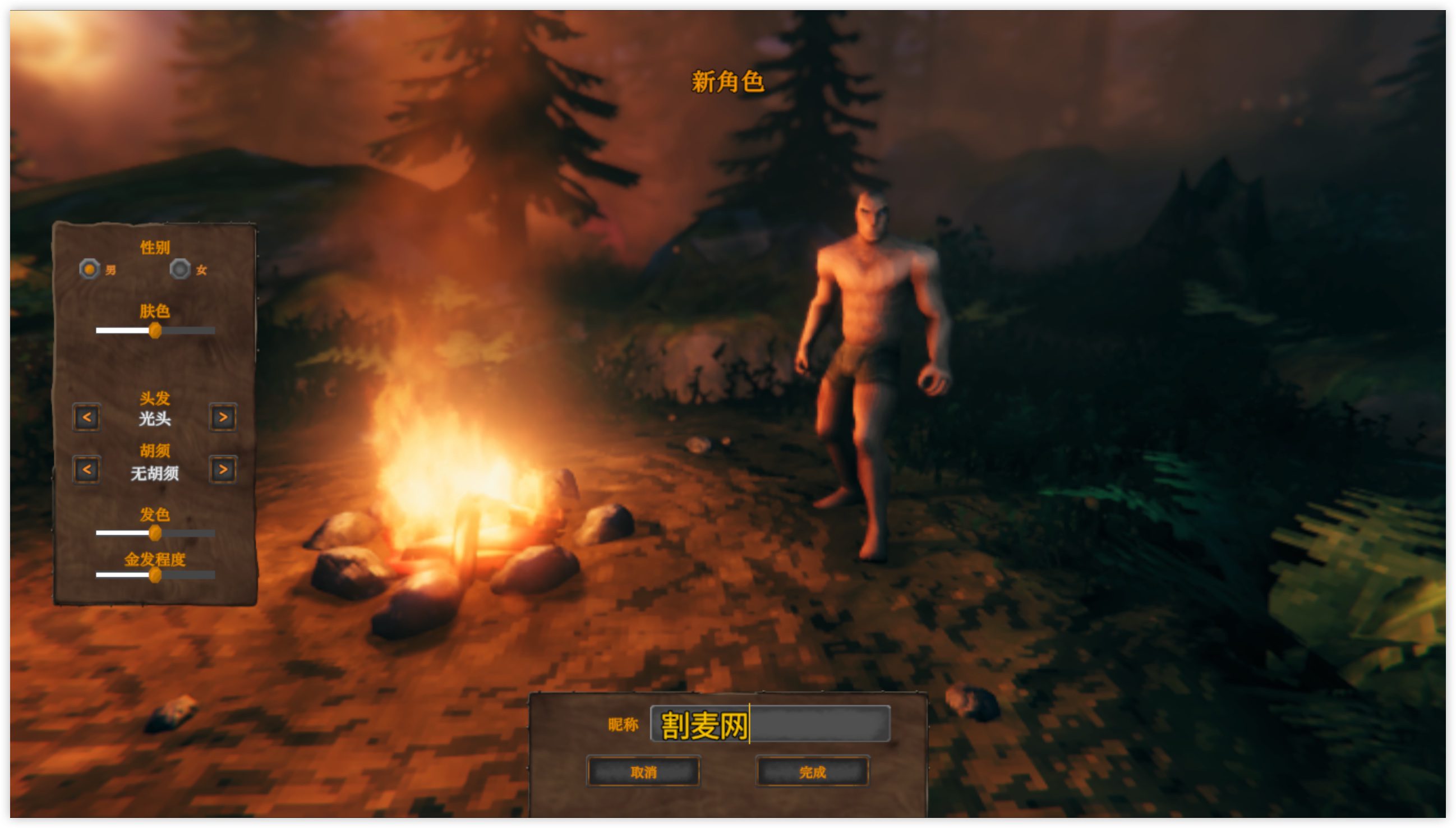The height and width of the screenshot is (828, 1456).
Task: Set the hair color (发色) slider
Action: click(x=155, y=533)
